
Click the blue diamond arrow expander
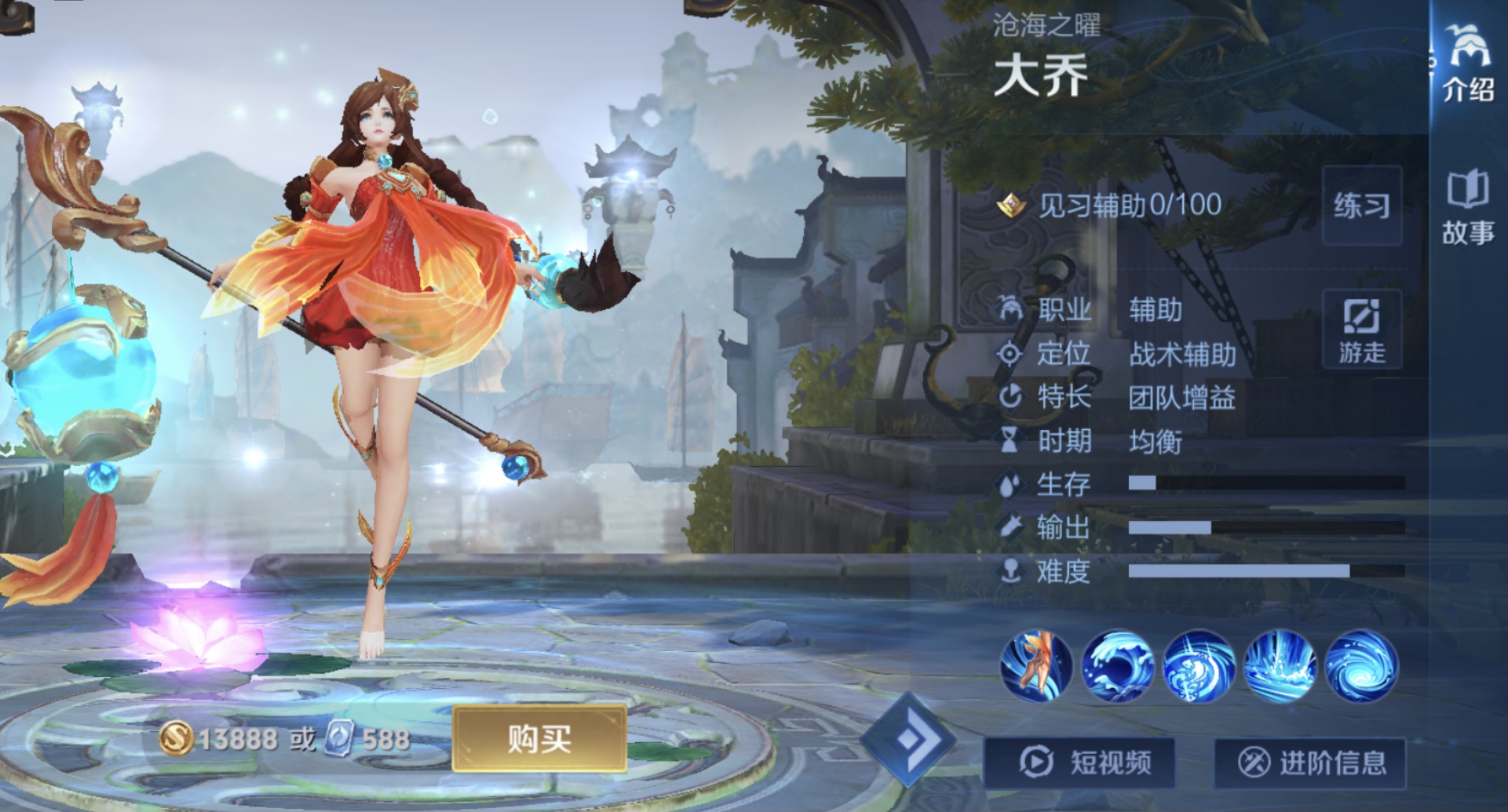pyautogui.click(x=908, y=739)
